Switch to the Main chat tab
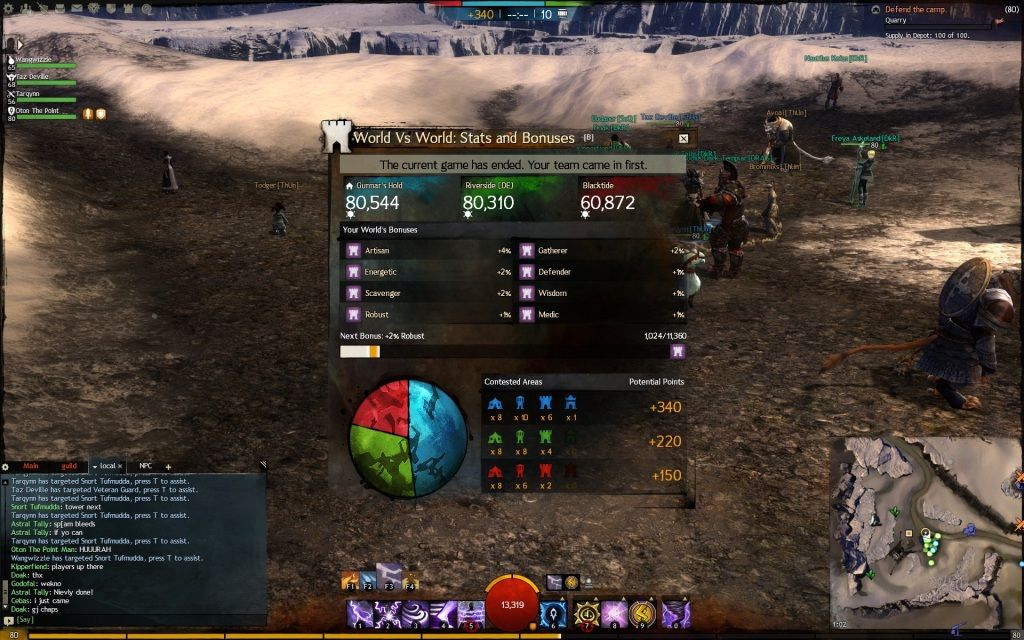Viewport: 1024px width, 640px height. point(31,466)
